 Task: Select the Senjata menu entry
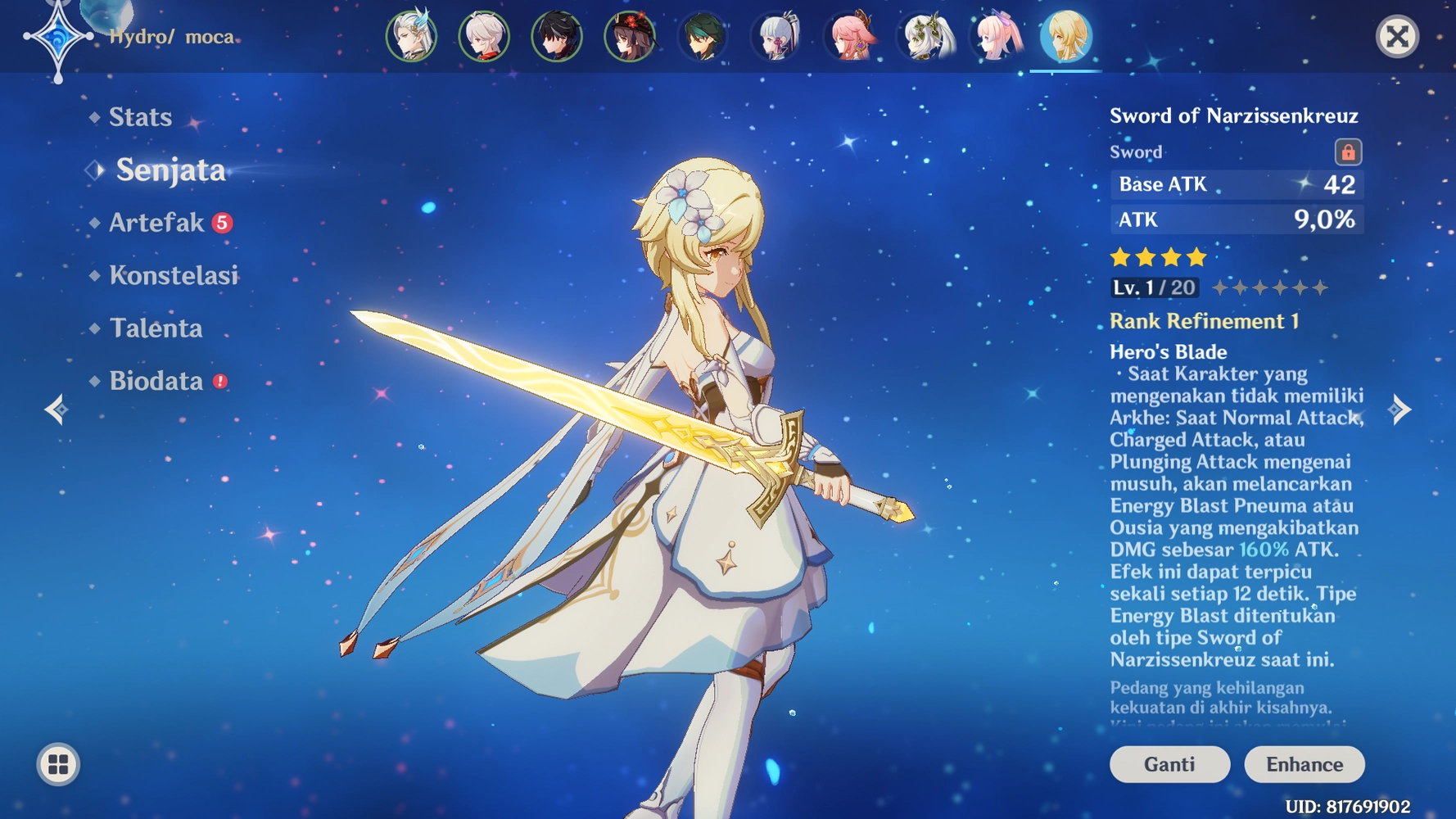tap(170, 170)
